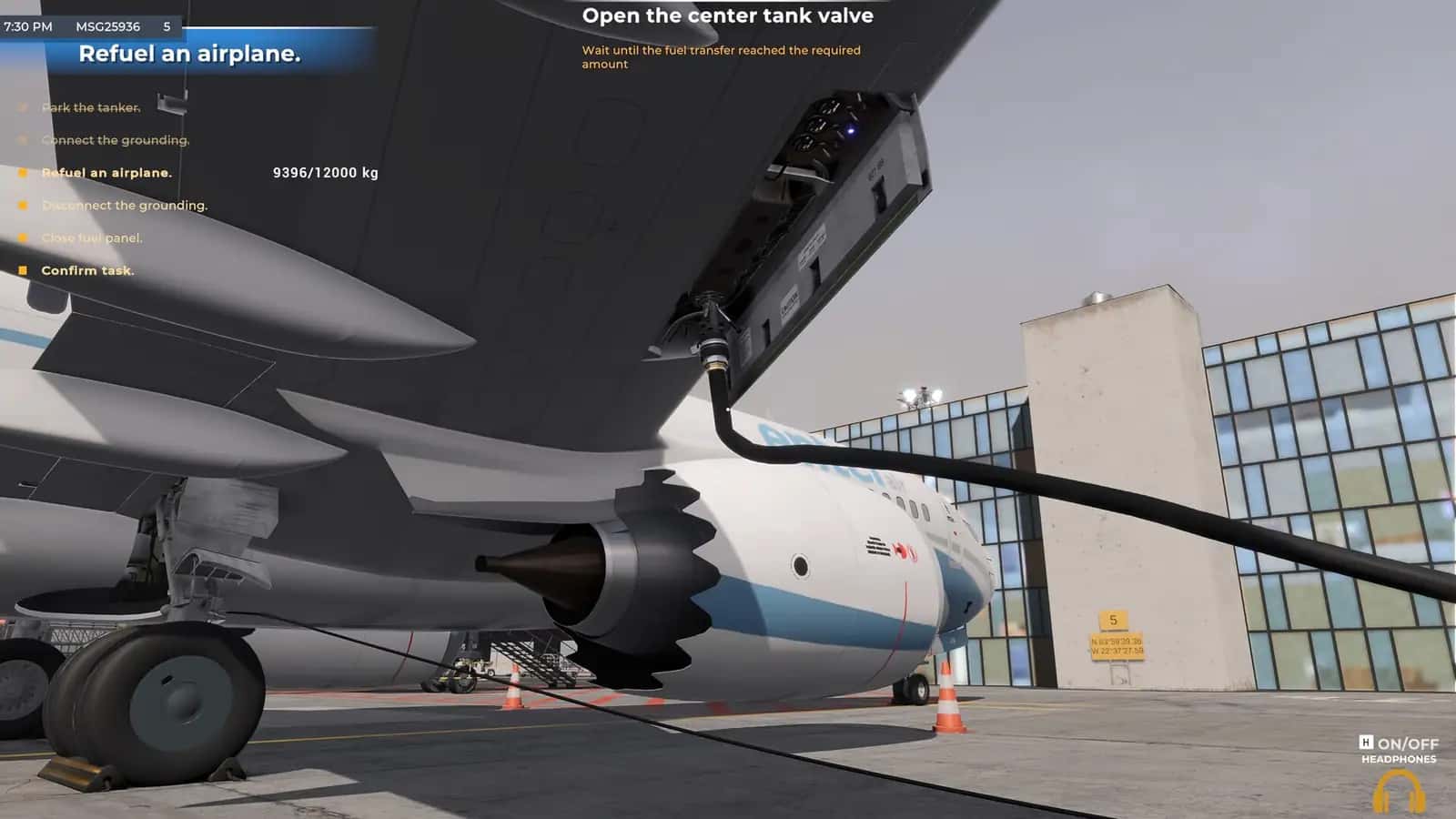Viewport: 1456px width, 819px height.
Task: Click Close fuel panel in the task list
Action: click(x=93, y=238)
